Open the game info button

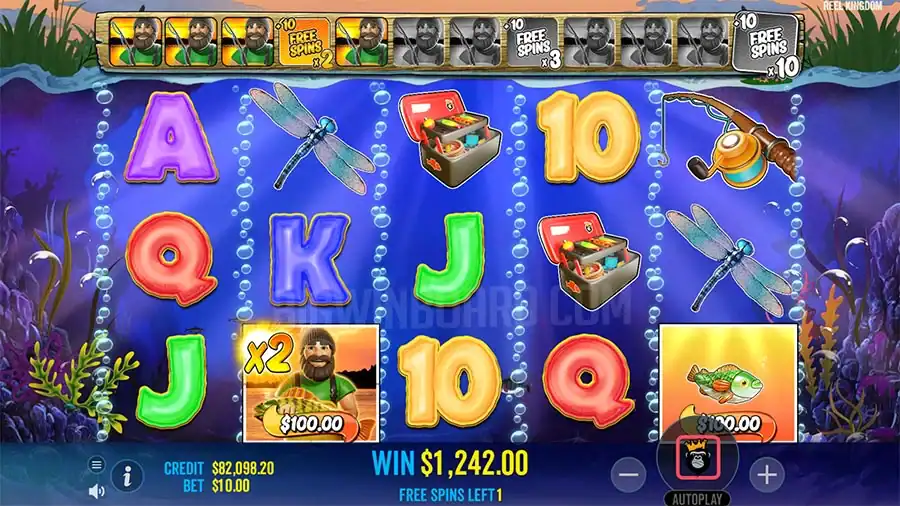[127, 476]
